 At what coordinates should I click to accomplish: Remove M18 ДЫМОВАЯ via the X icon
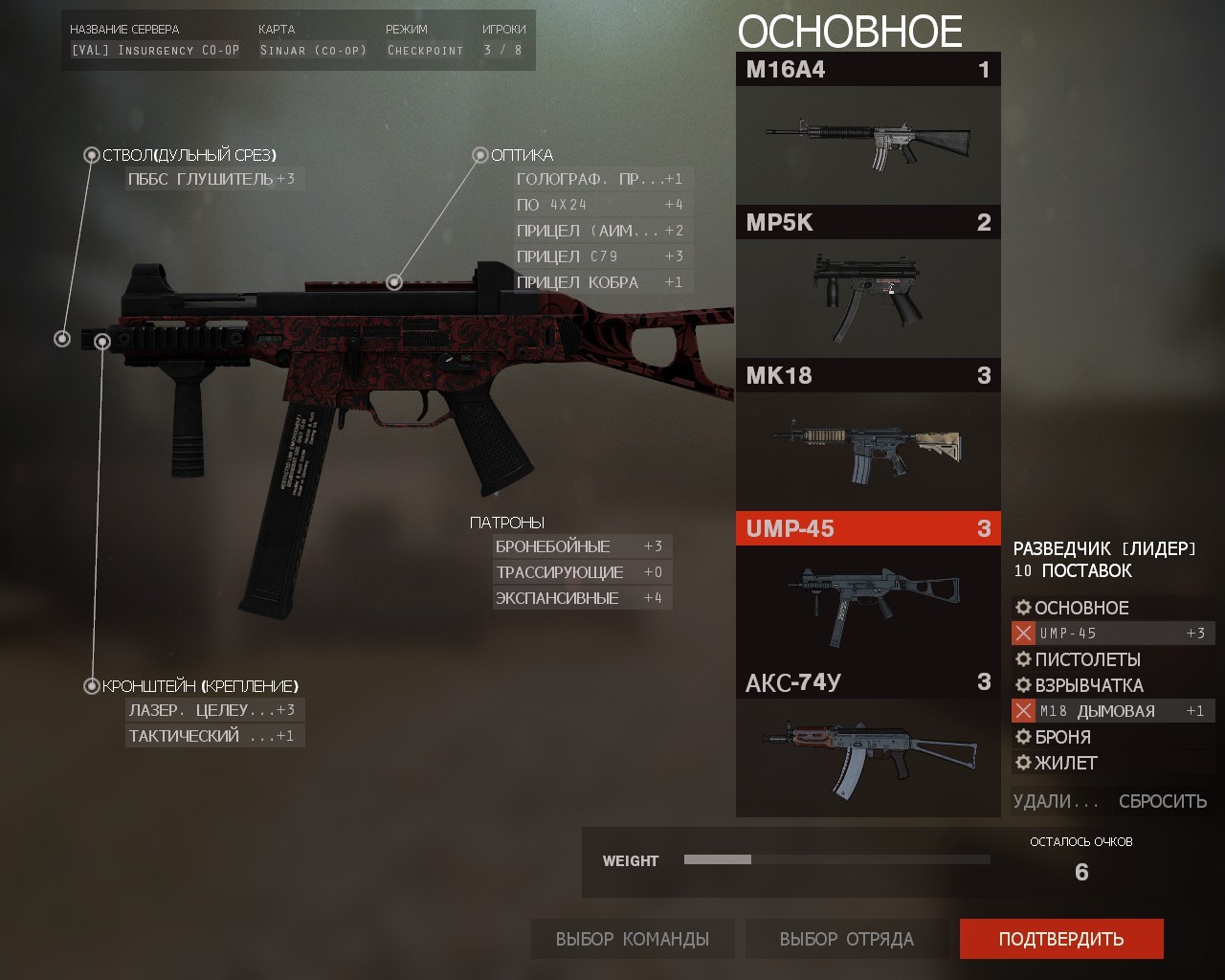click(1022, 710)
